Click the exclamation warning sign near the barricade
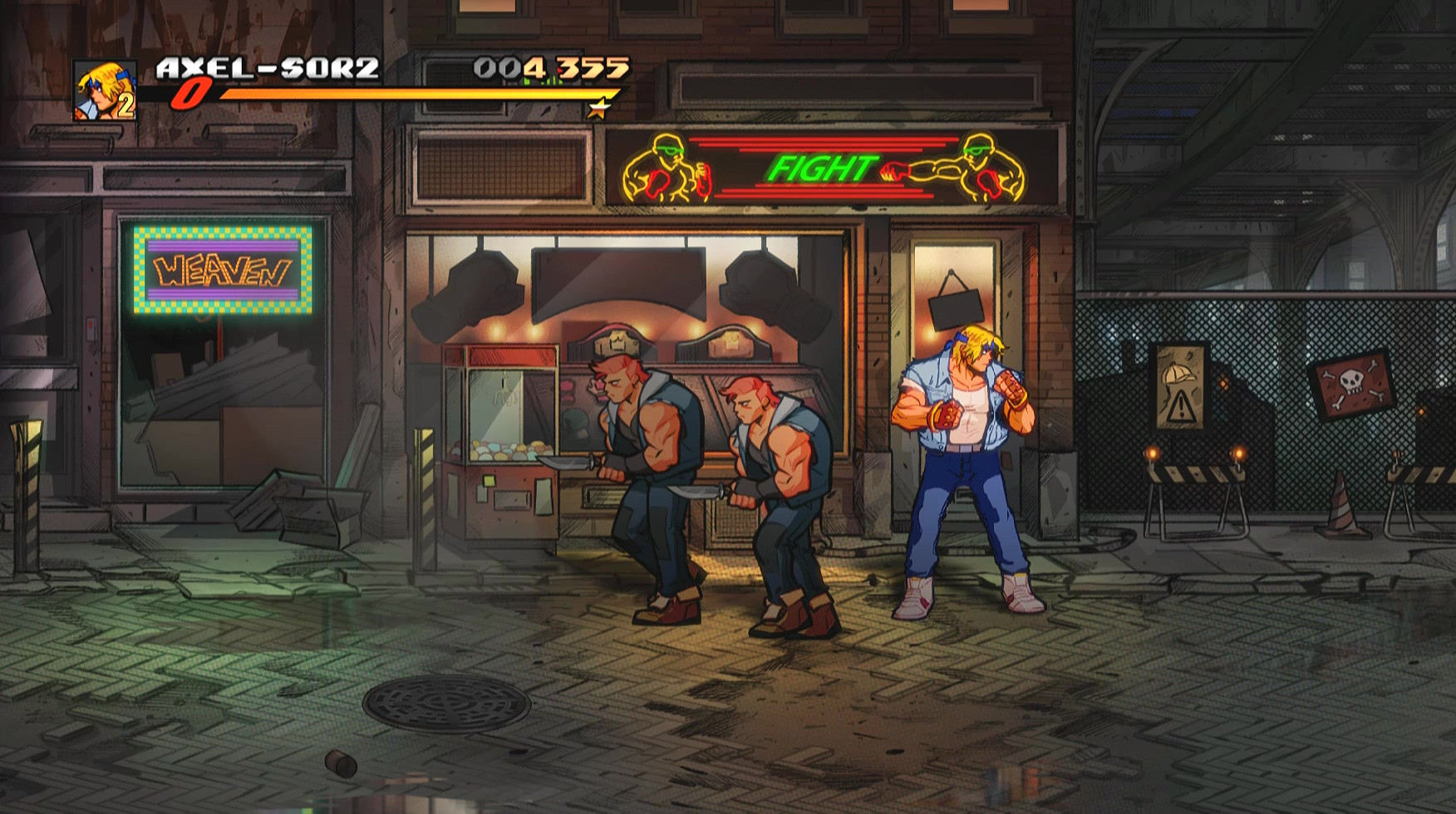Image resolution: width=1456 pixels, height=814 pixels. coord(1183,408)
